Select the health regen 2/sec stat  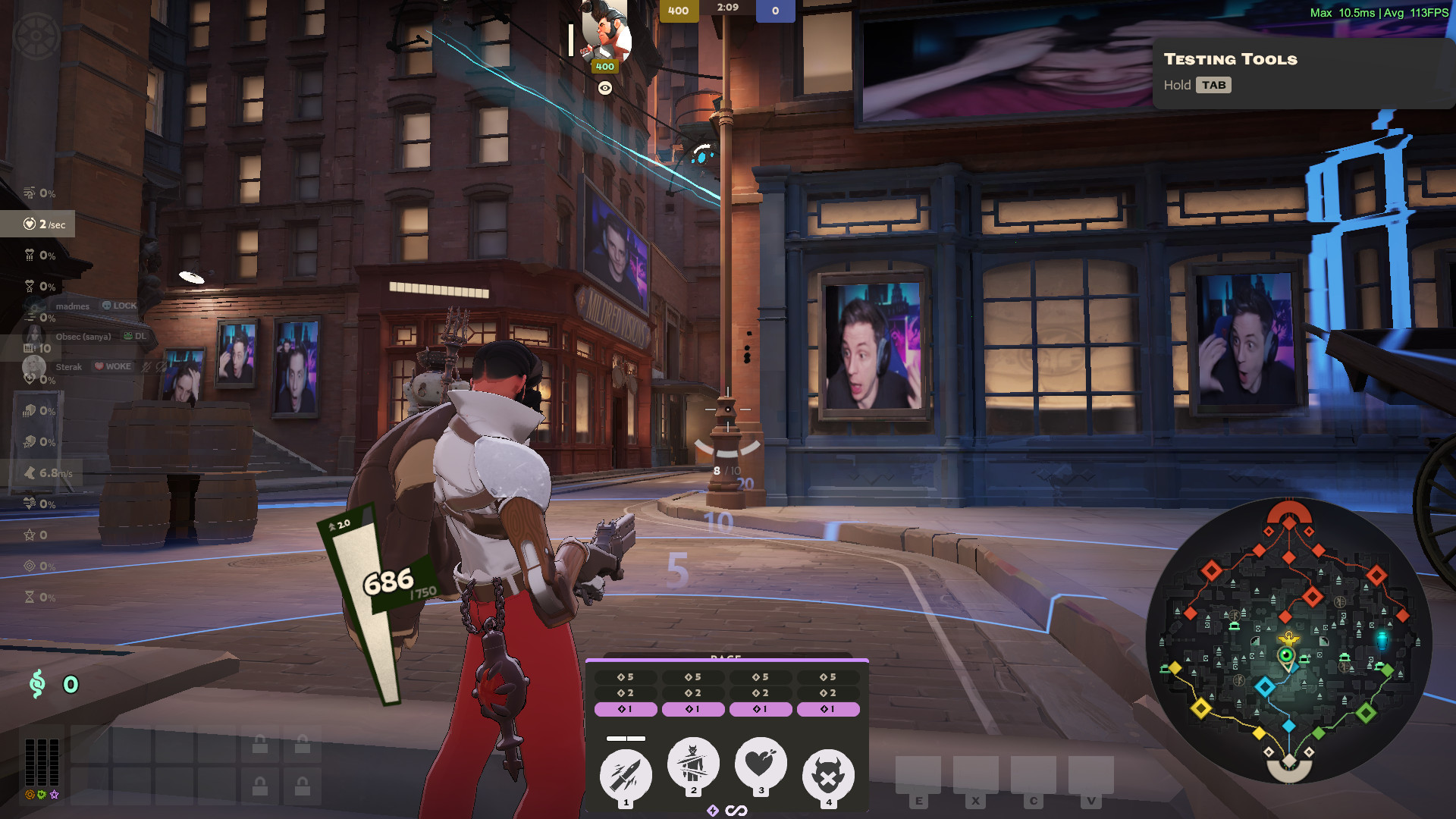coord(44,224)
